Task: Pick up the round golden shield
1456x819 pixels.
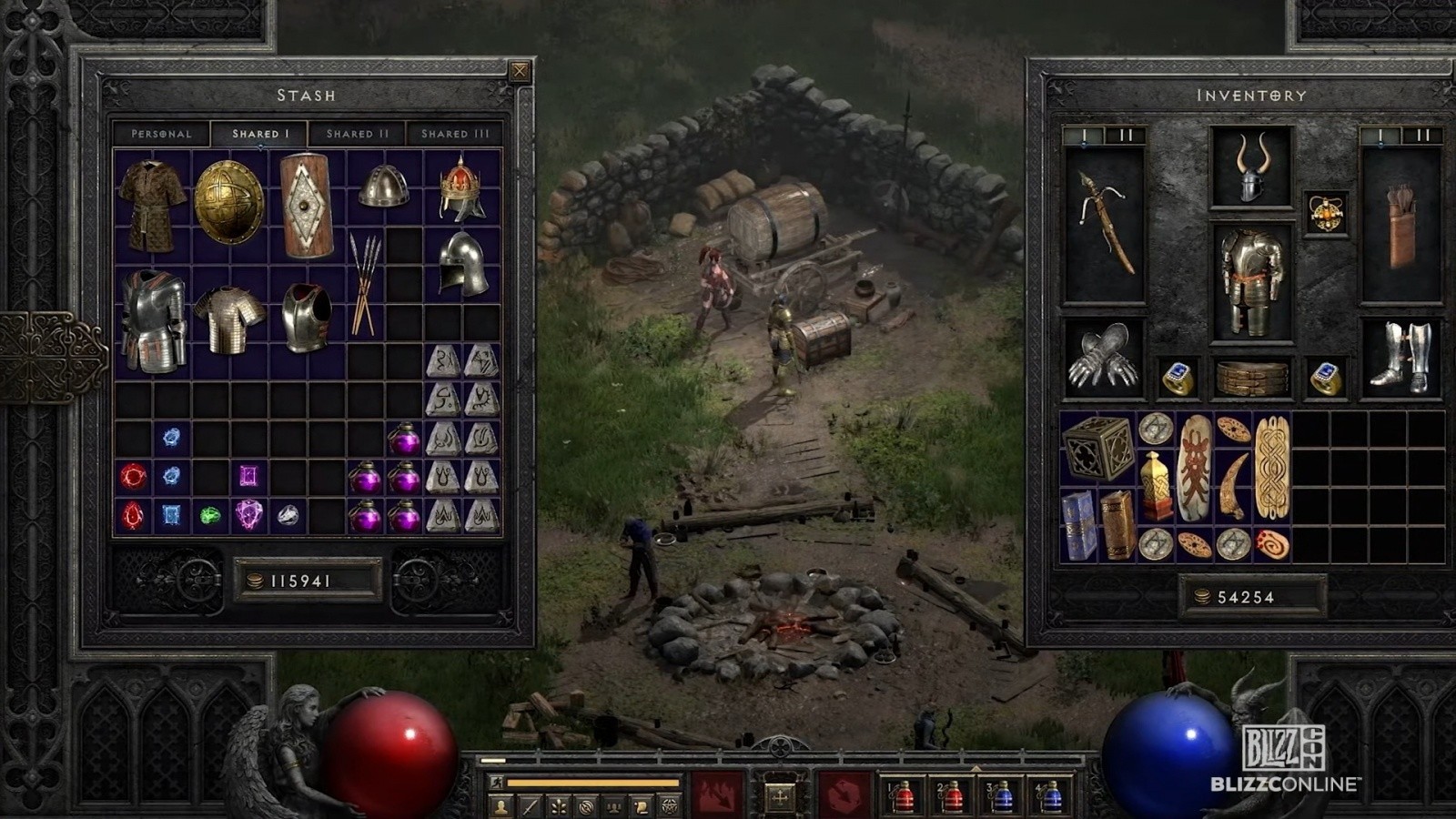Action: pyautogui.click(x=228, y=202)
